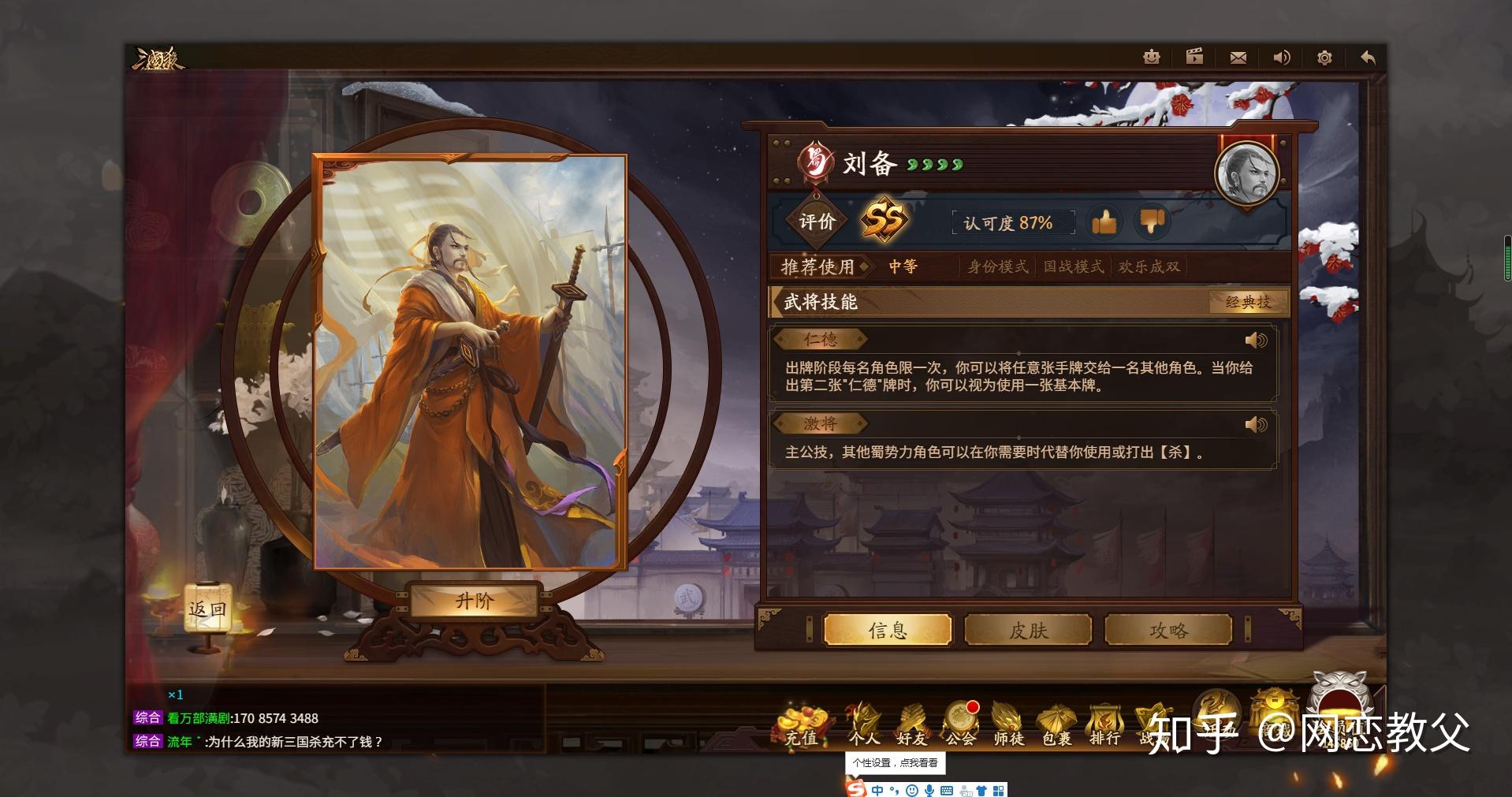
Task: Open the 皮肤 skins tab
Action: pyautogui.click(x=1028, y=630)
